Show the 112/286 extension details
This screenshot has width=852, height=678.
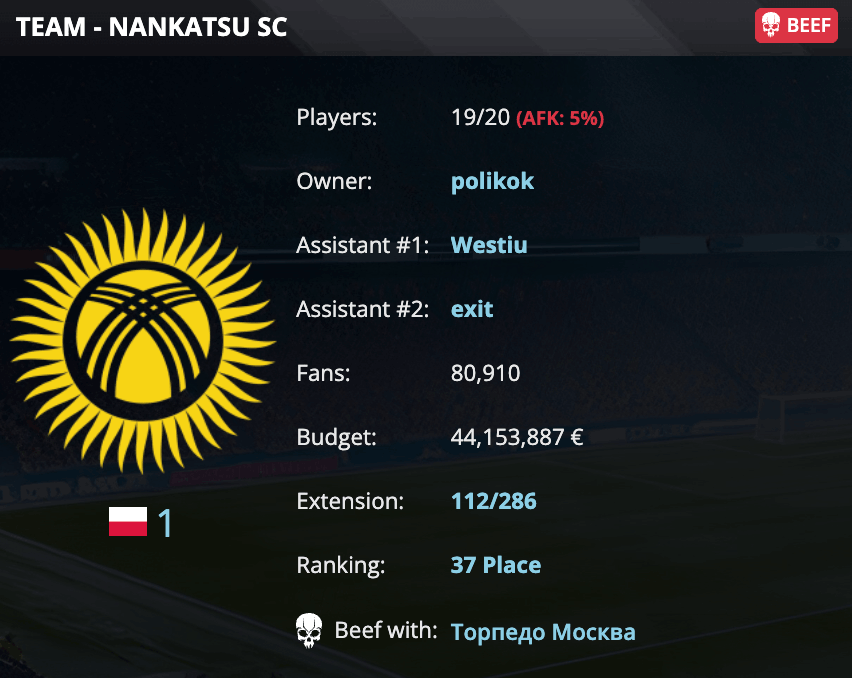493,501
